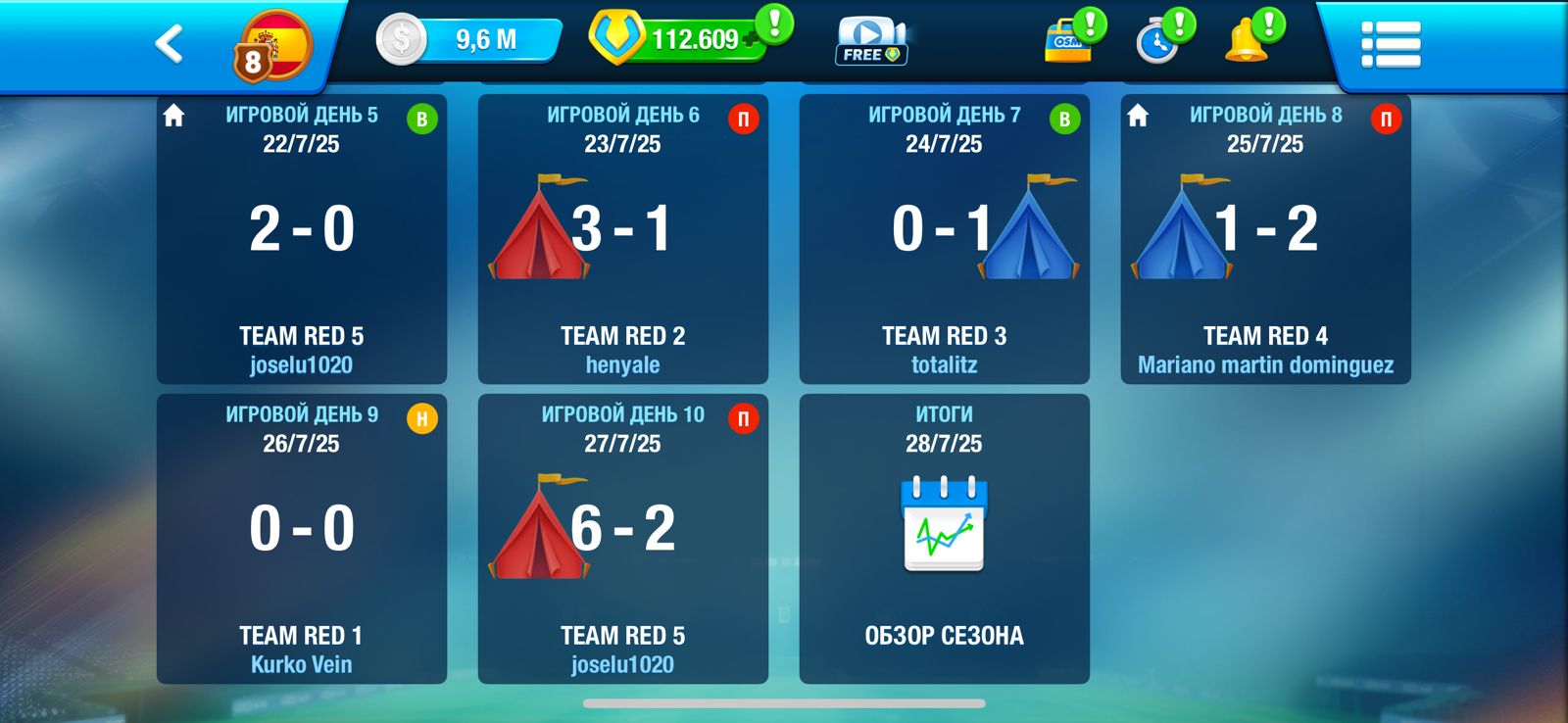The image size is (1568, 723).
Task: Open Matchday 10 result 6-2
Action: pyautogui.click(x=623, y=539)
